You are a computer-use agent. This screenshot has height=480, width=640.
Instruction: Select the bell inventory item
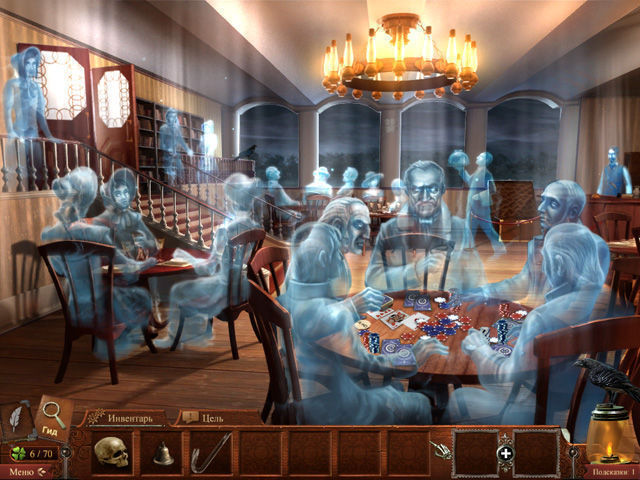click(161, 453)
